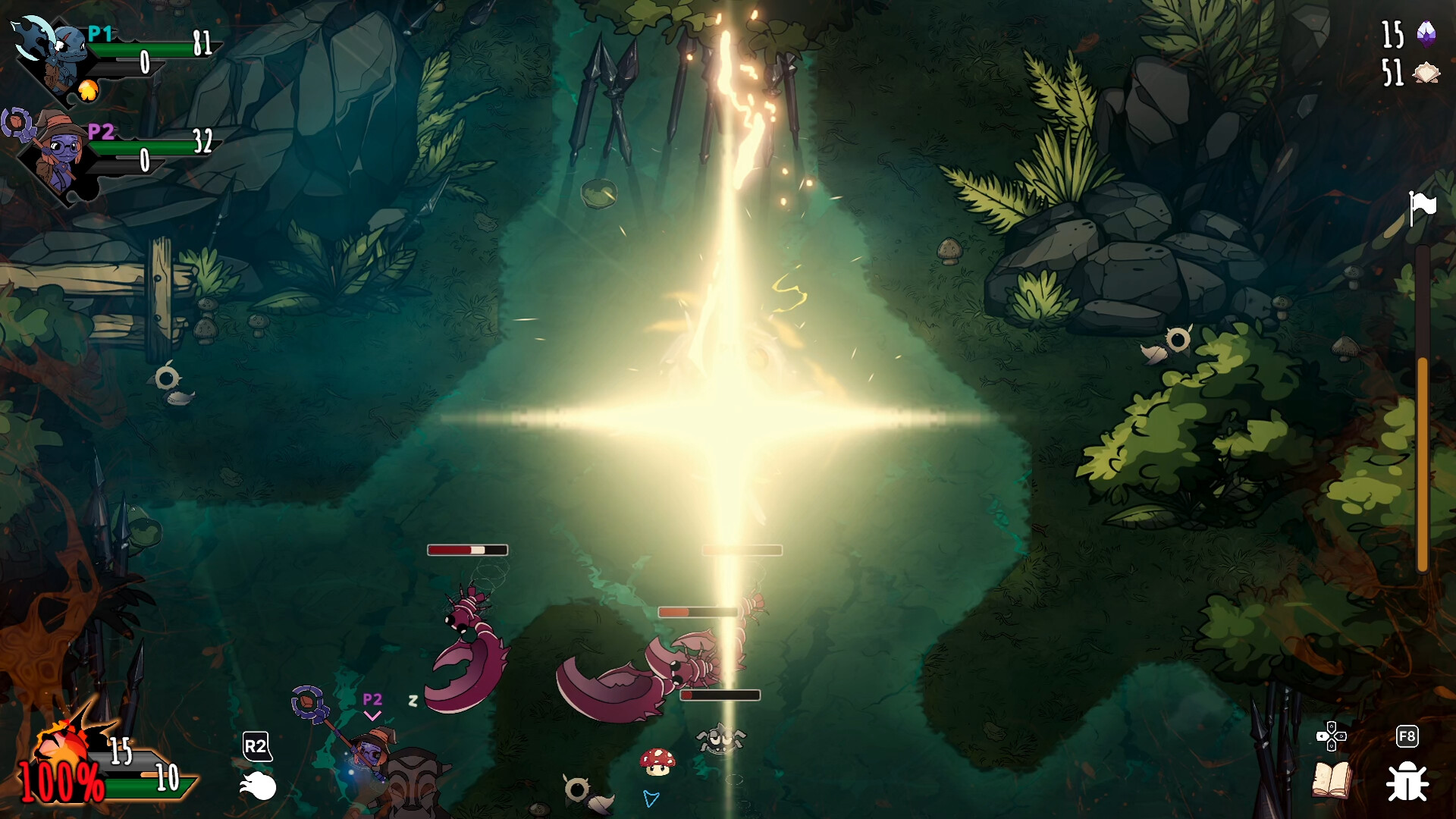Click the D-pad controller icon
The width and height of the screenshot is (1456, 819).
click(1333, 734)
